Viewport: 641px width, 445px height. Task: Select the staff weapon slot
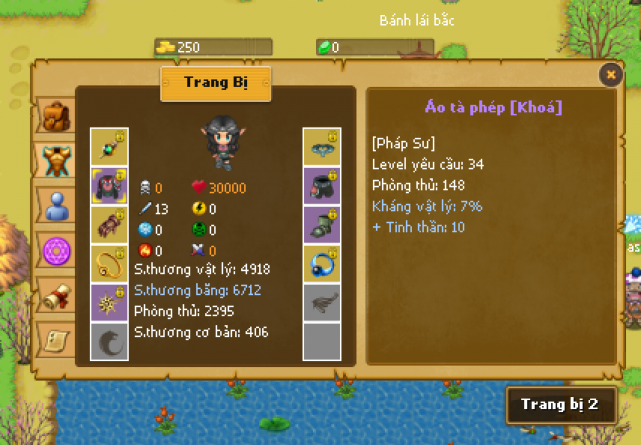point(109,146)
